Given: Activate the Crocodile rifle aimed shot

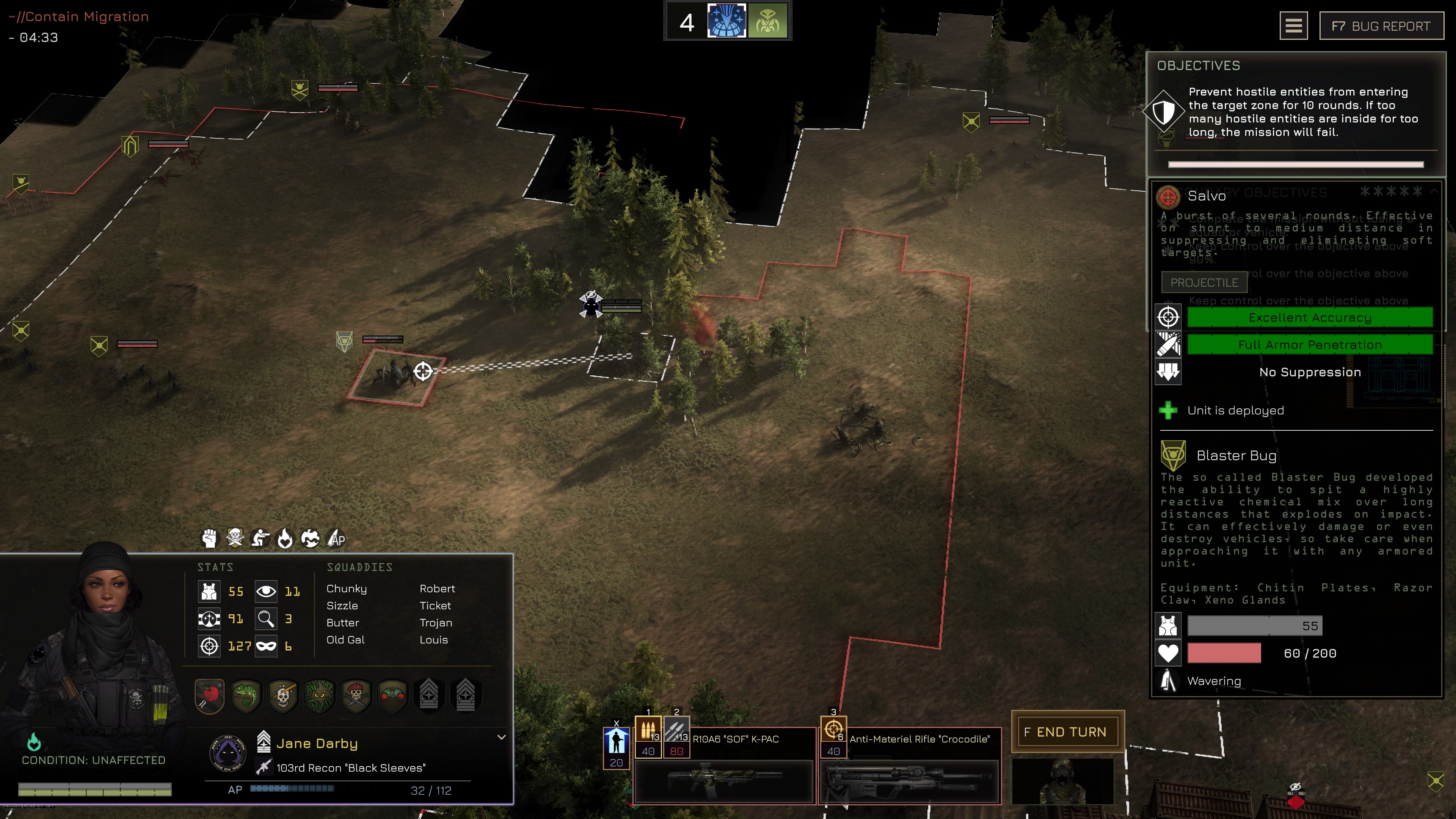Looking at the screenshot, I should (x=833, y=730).
